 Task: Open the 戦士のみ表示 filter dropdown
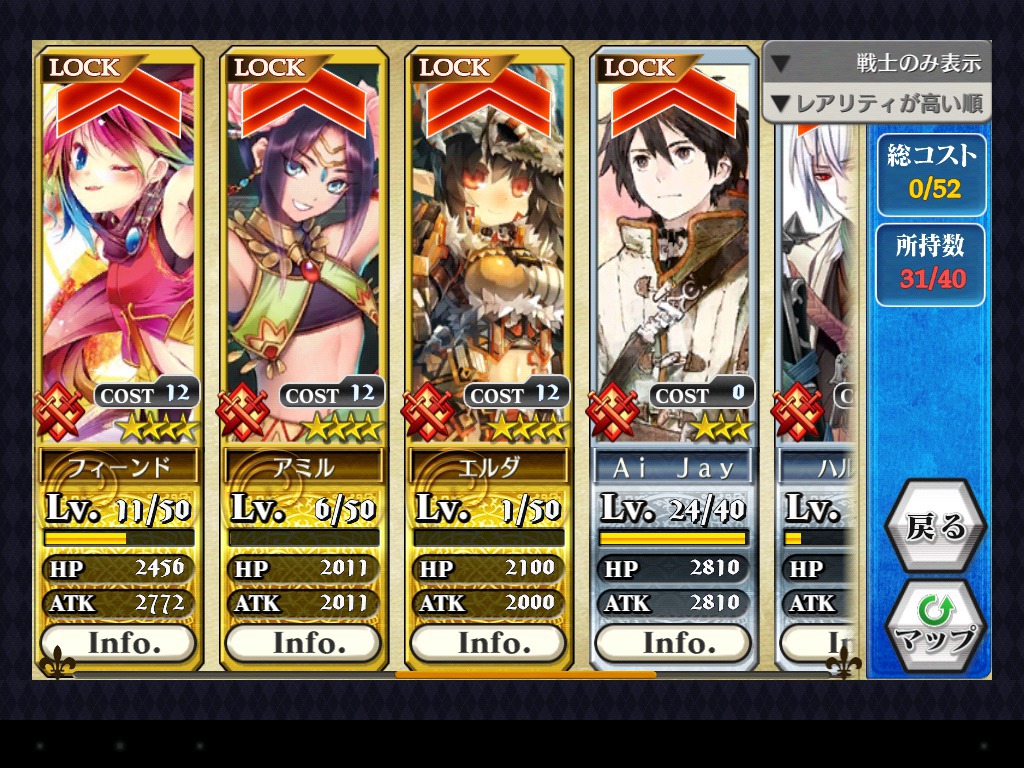877,63
